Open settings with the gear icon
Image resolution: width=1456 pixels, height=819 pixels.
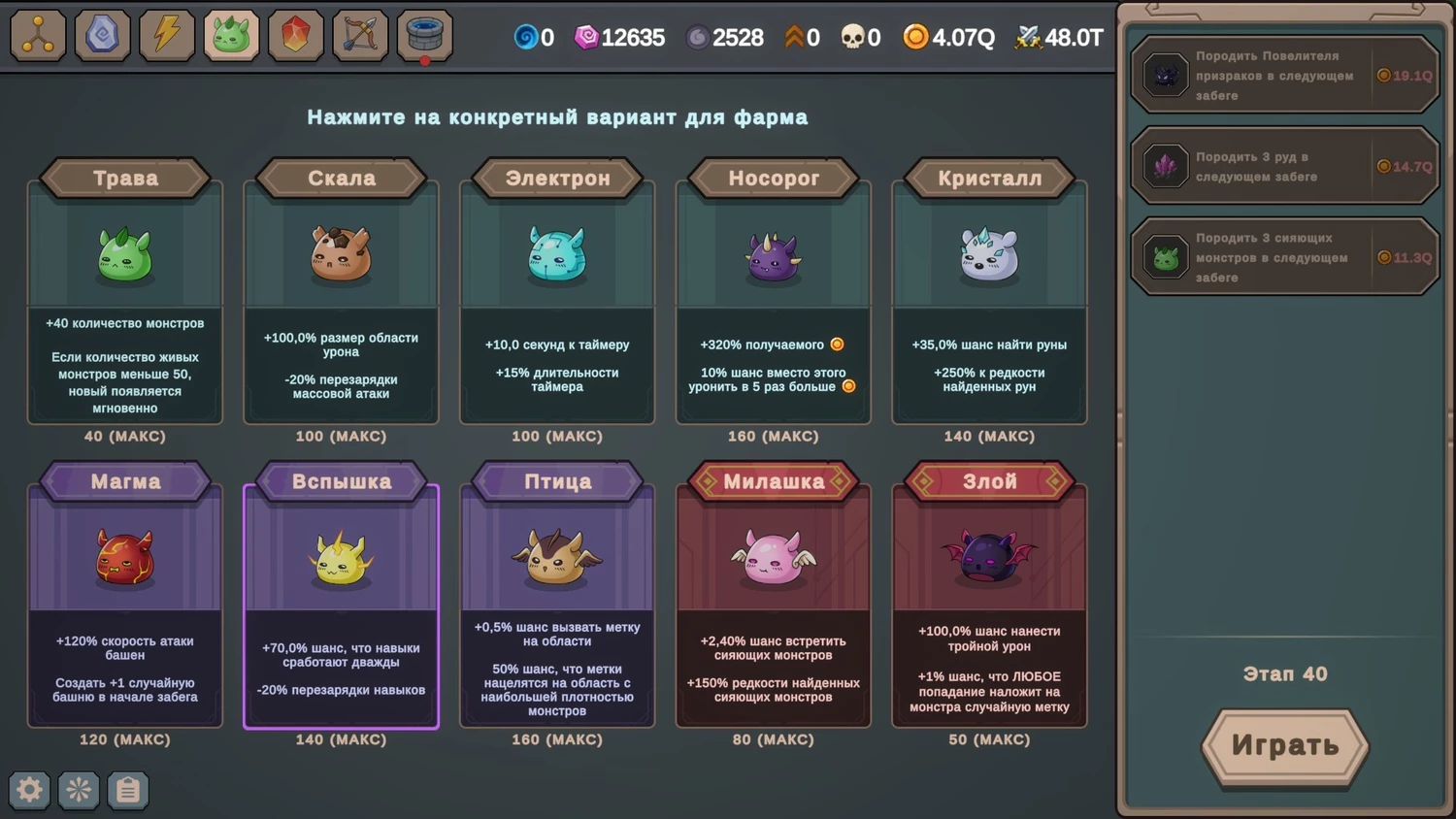[x=29, y=790]
